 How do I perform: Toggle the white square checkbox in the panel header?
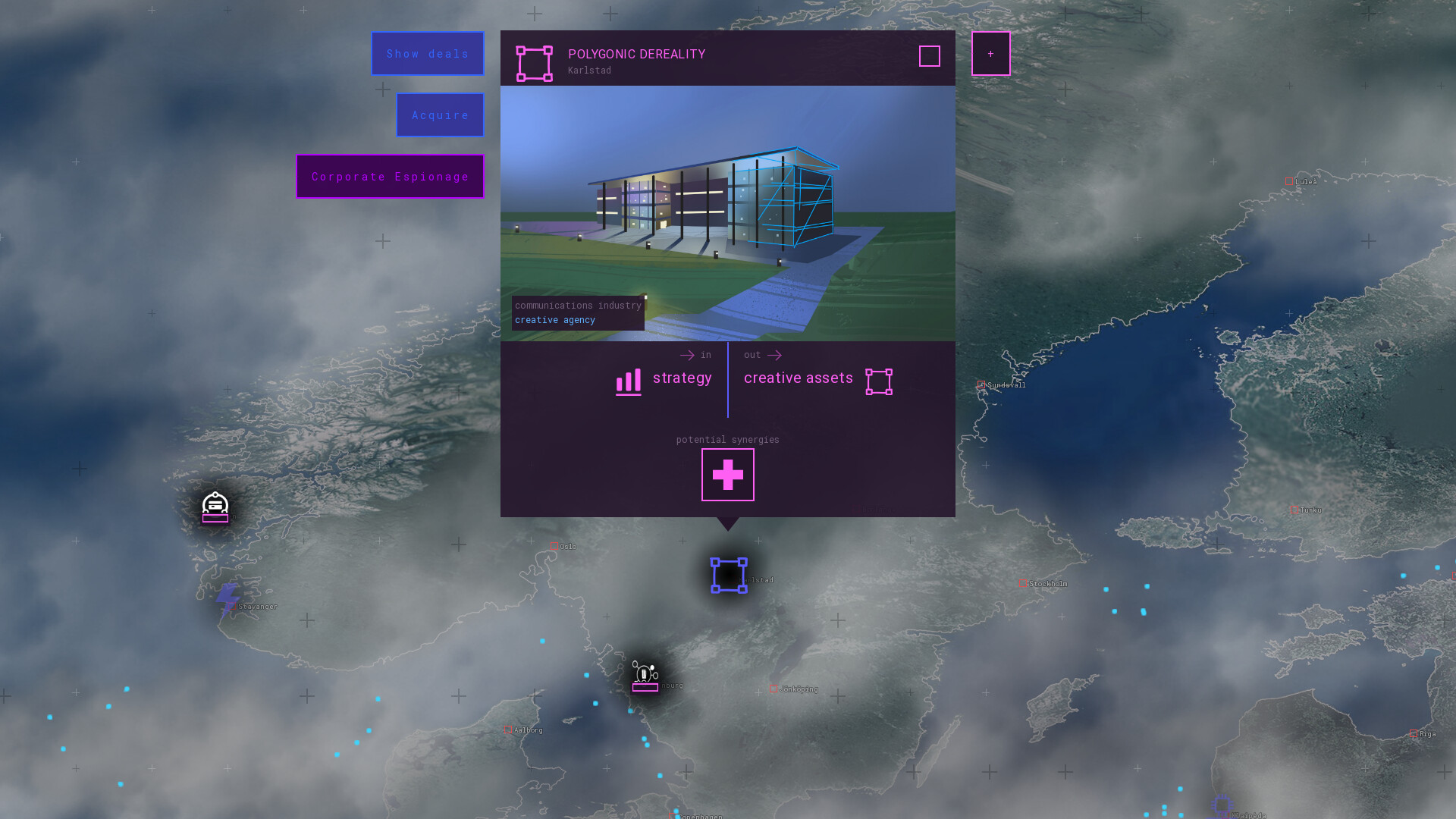(x=930, y=56)
